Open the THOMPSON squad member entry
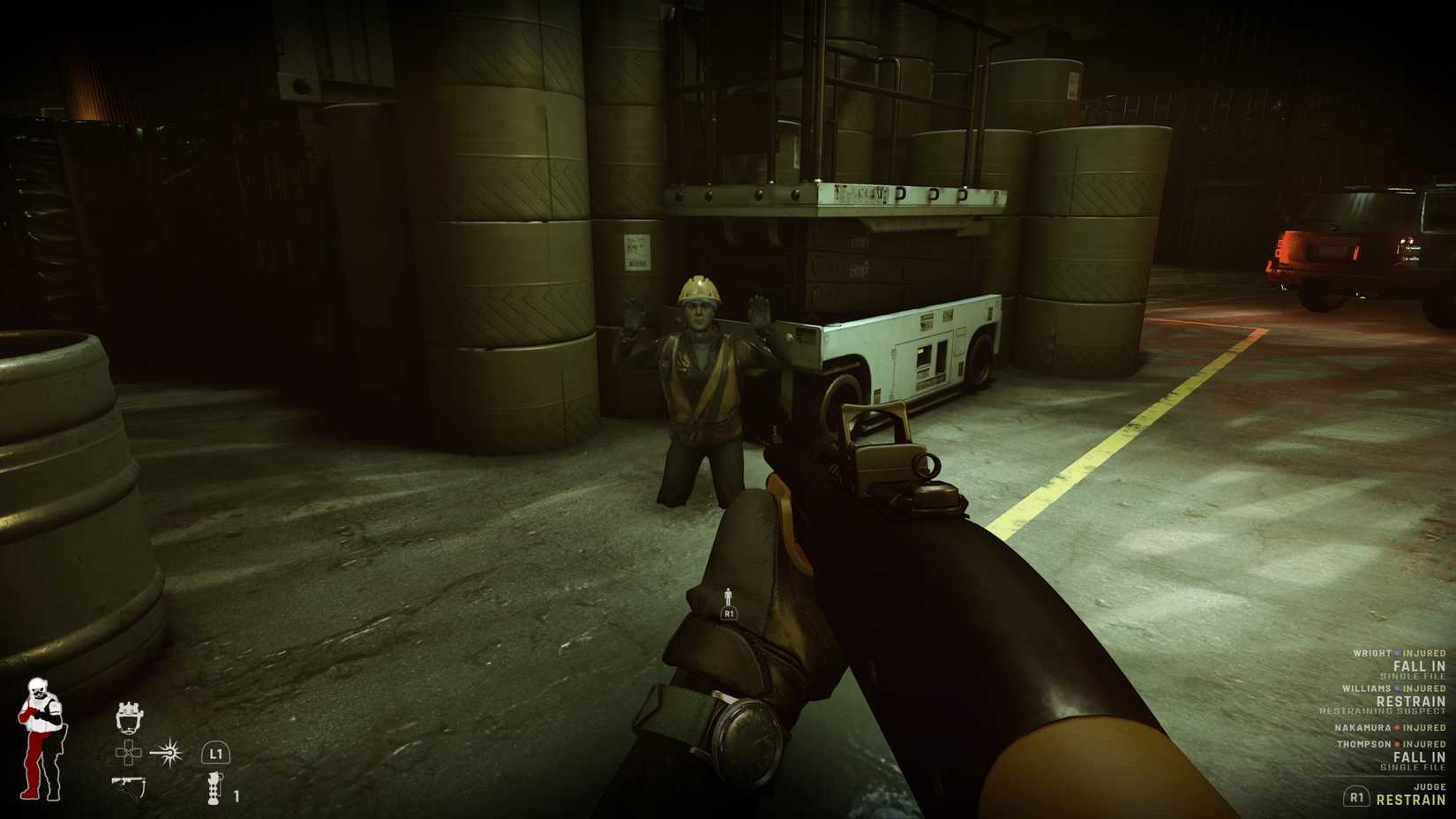 click(1364, 744)
